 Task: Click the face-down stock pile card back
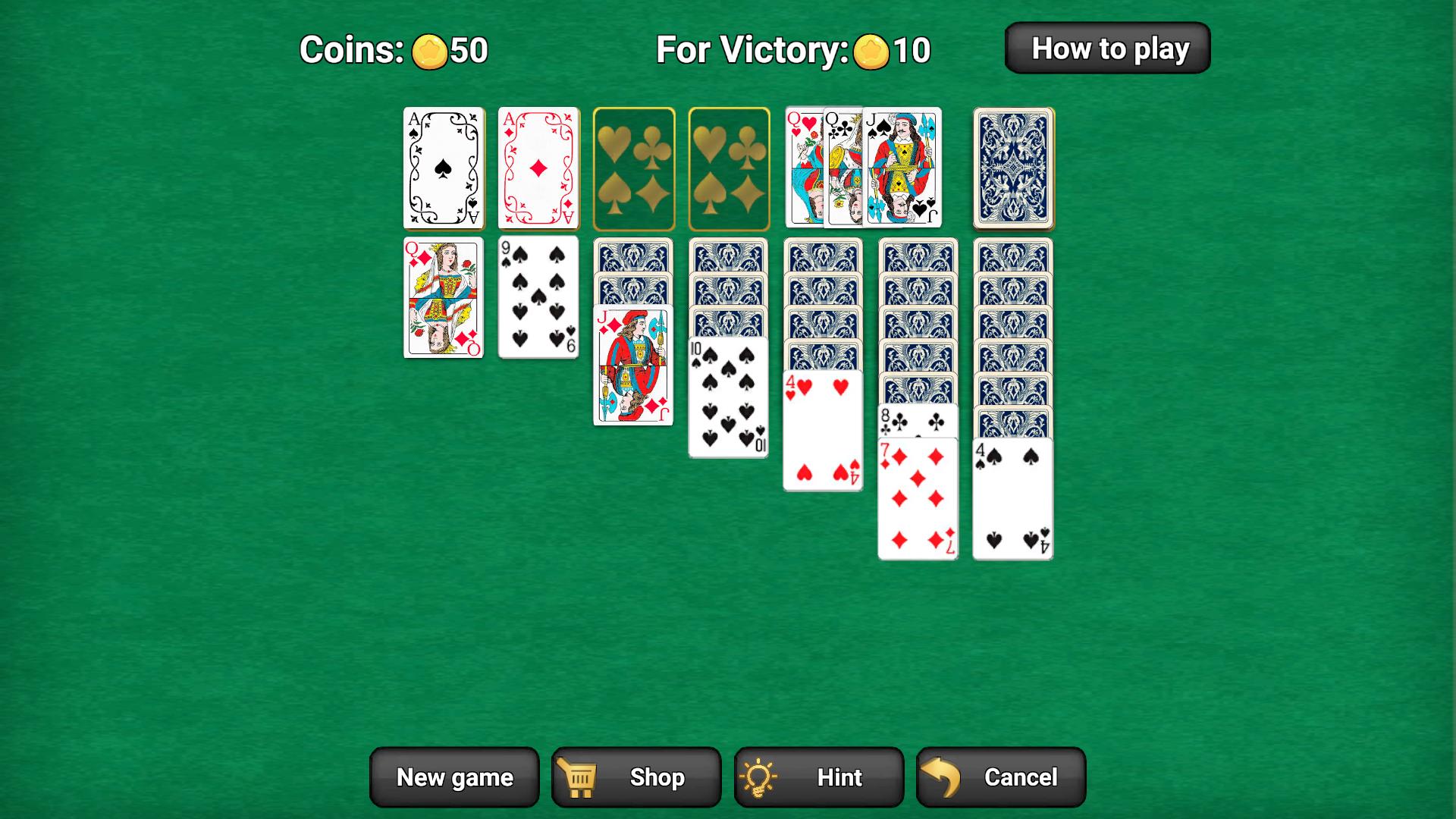[x=1012, y=167]
